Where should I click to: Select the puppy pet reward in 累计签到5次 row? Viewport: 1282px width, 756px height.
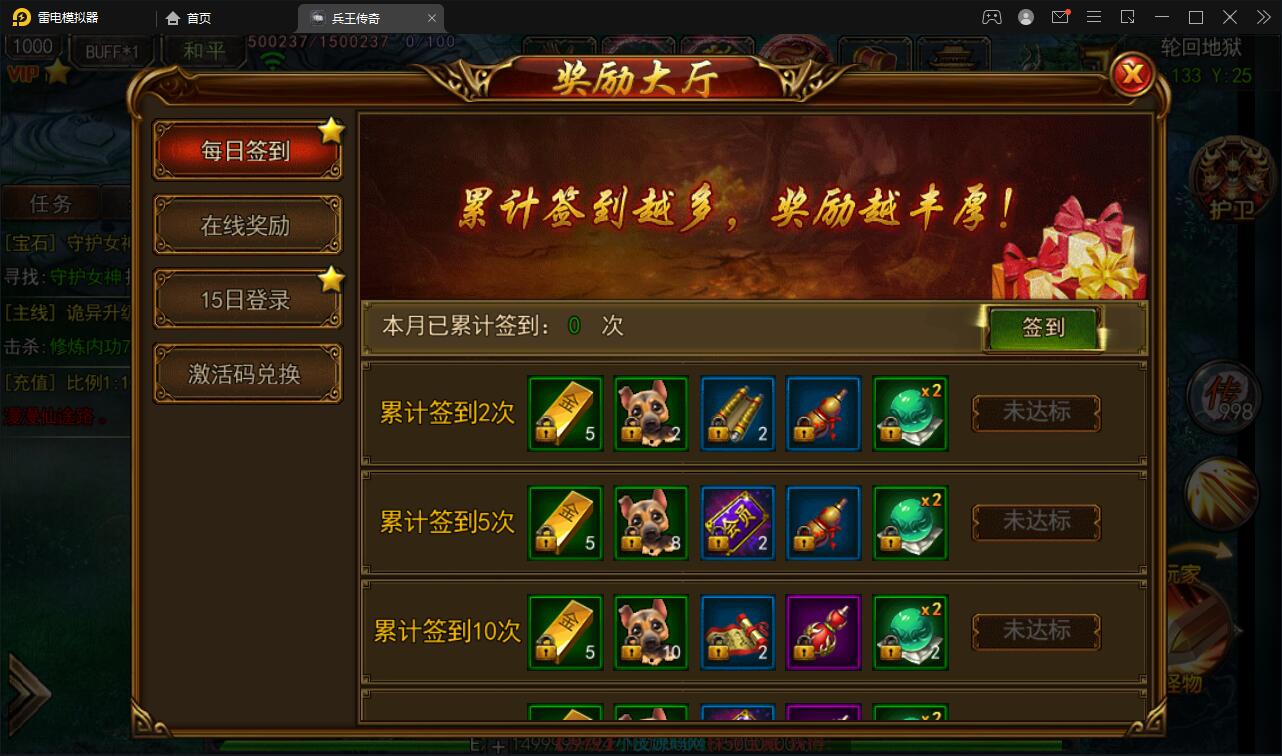(x=651, y=522)
